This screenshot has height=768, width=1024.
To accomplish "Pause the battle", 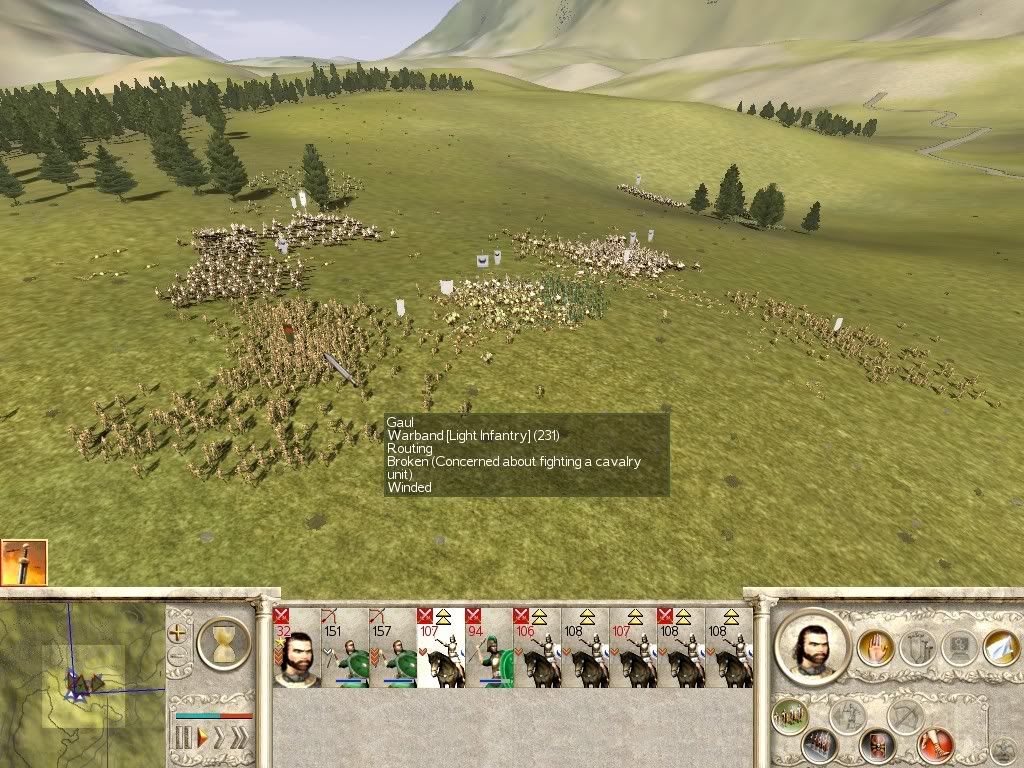I will click(183, 739).
